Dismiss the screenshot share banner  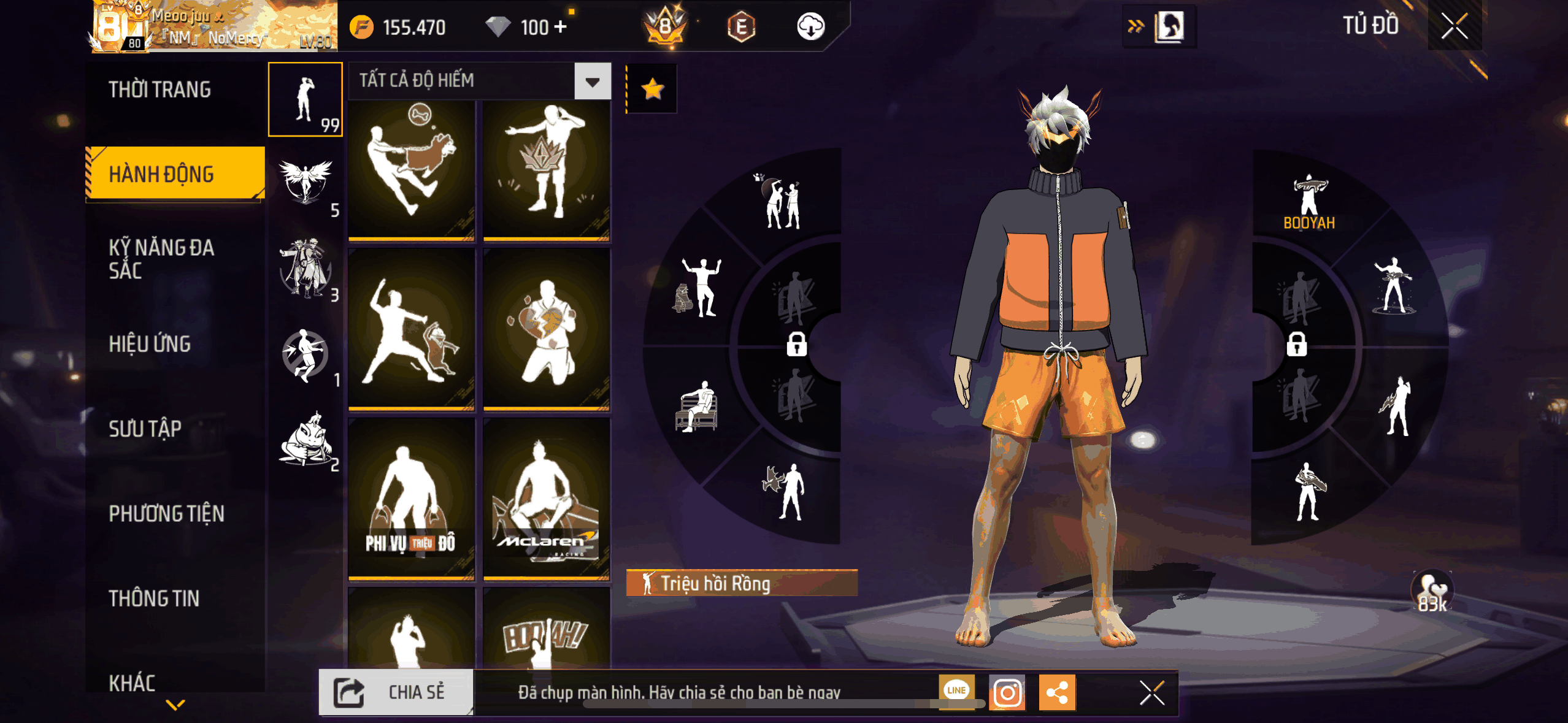1151,693
